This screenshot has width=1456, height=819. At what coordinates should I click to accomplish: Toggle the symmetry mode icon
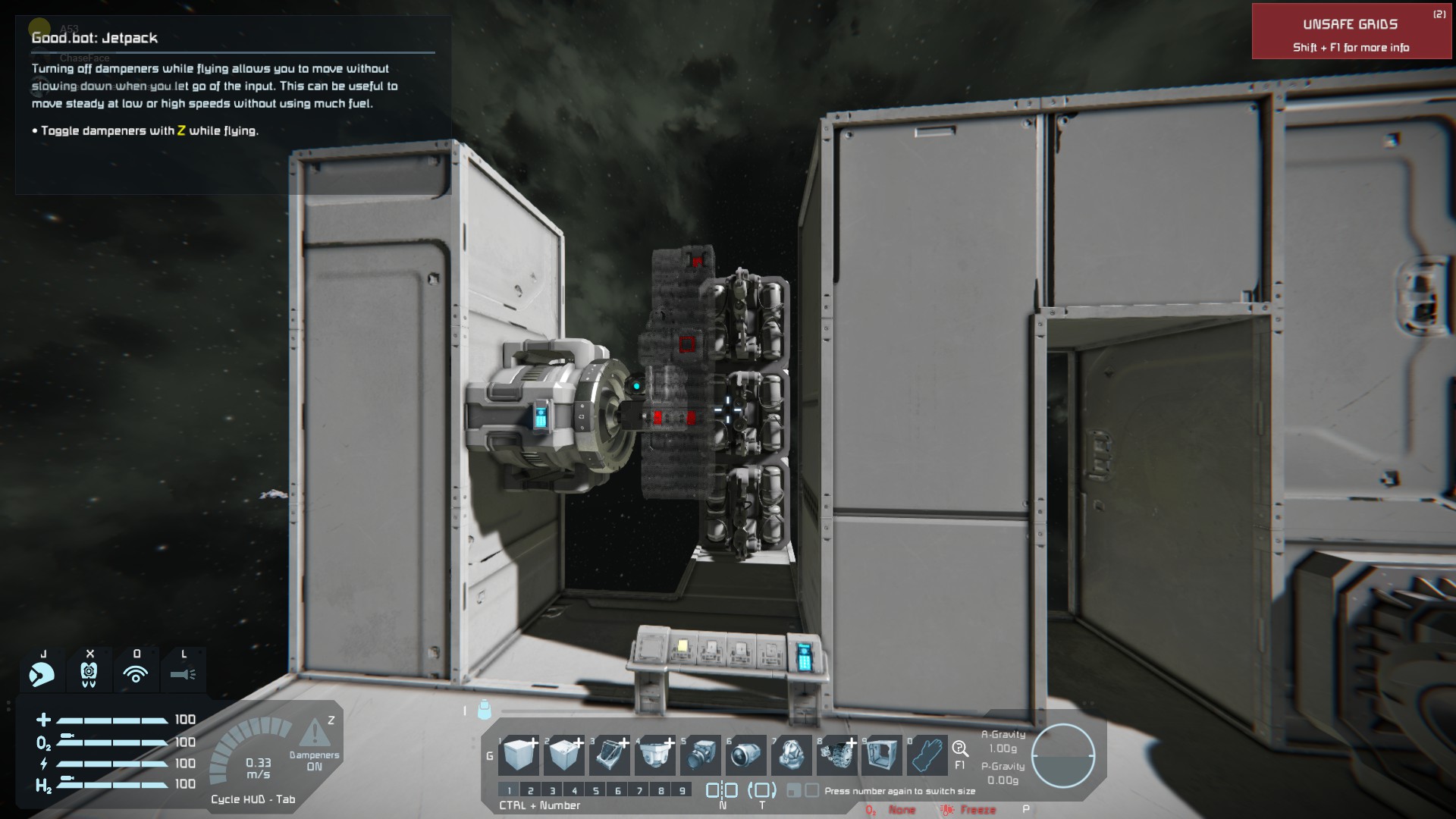pos(721,790)
